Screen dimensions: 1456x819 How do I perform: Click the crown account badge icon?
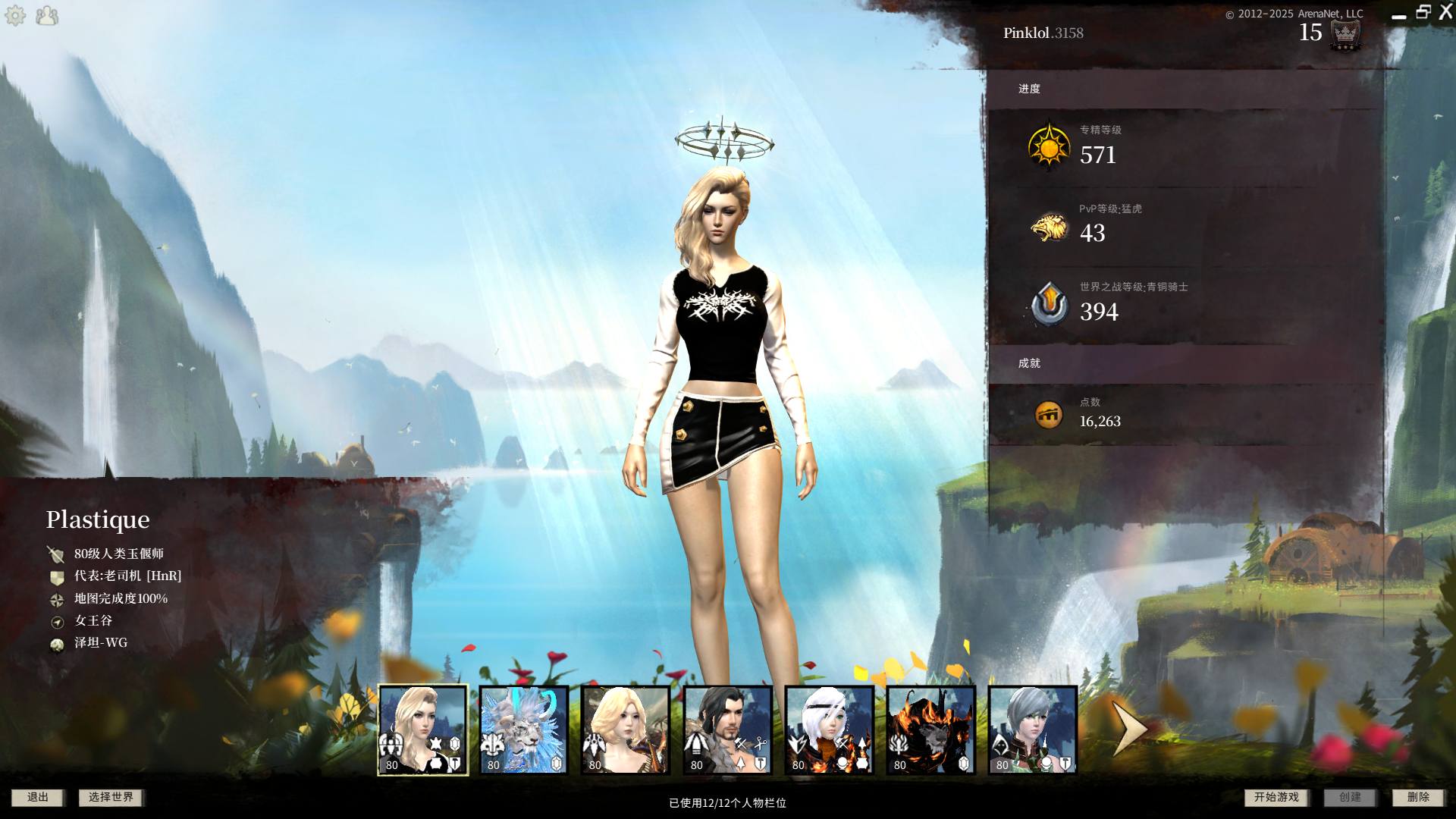[x=1345, y=34]
